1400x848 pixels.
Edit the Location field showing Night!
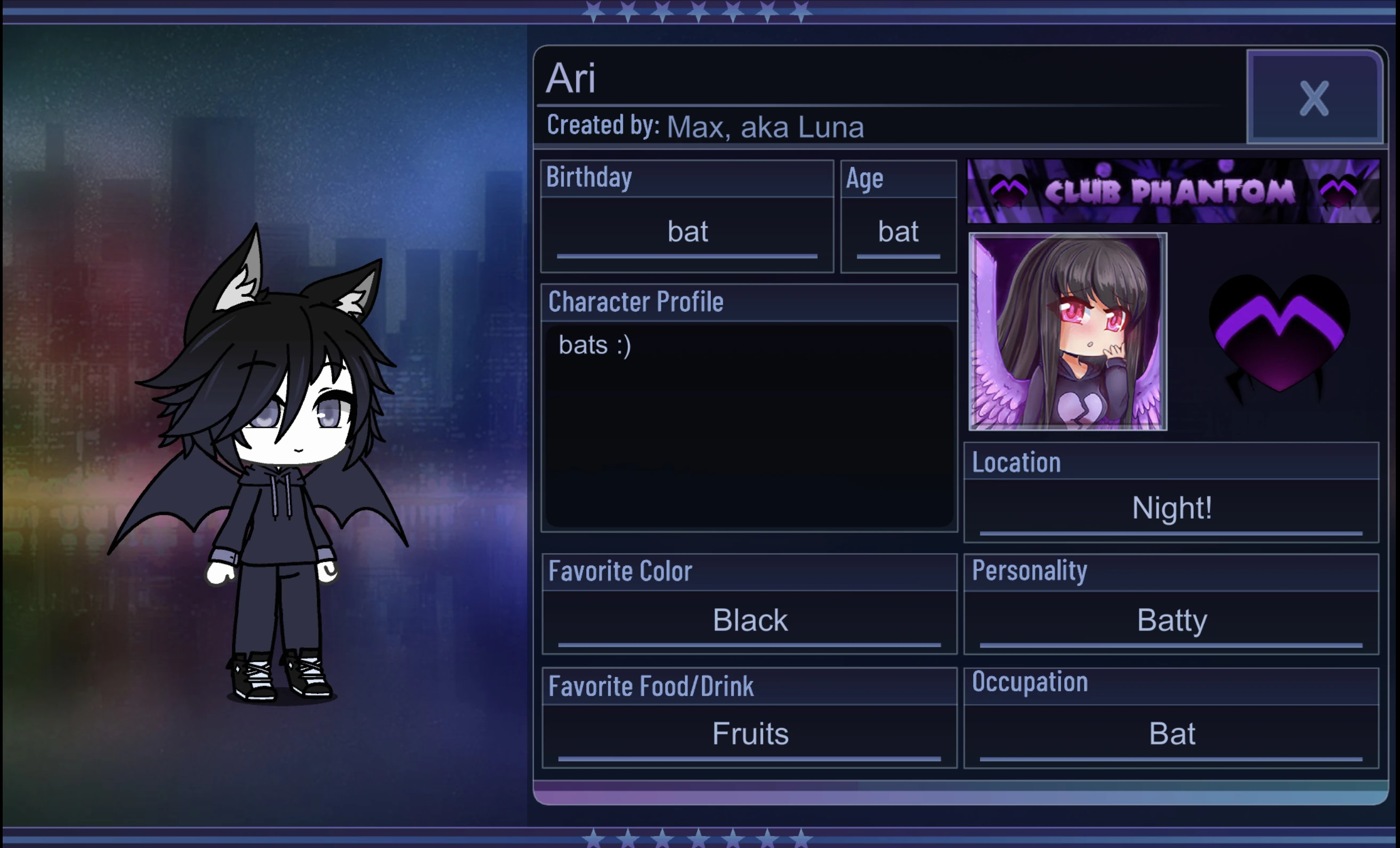1171,507
